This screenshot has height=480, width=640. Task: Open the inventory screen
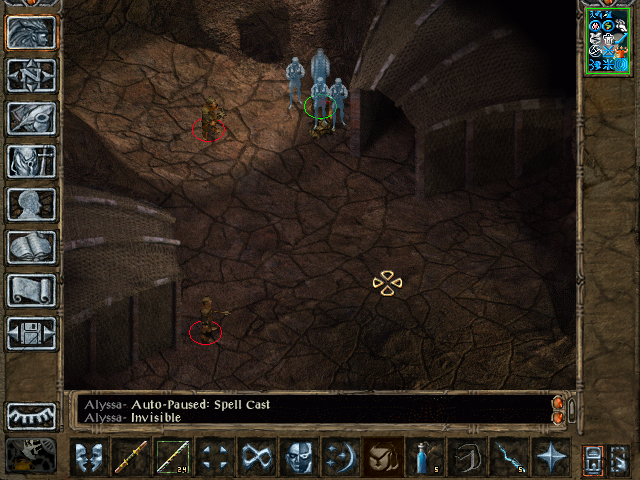pos(31,161)
